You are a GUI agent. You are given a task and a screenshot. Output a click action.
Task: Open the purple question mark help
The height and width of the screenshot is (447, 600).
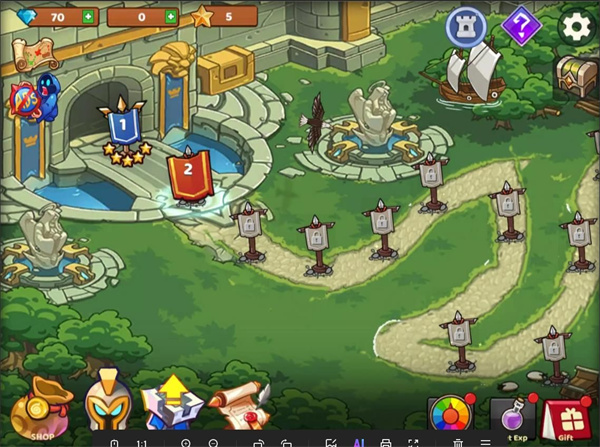click(x=521, y=26)
